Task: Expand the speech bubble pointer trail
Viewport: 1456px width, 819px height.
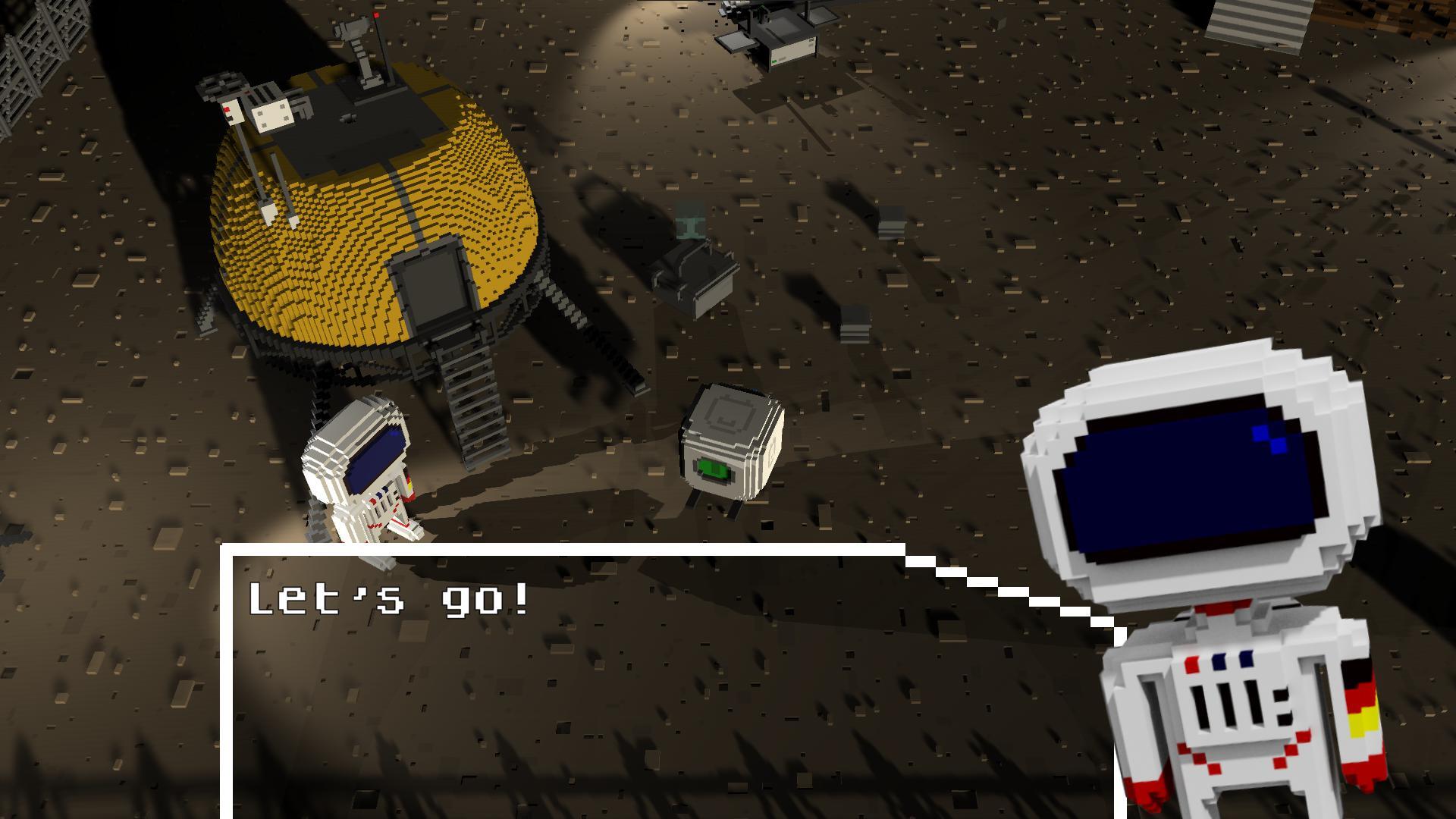Action: pos(993,595)
